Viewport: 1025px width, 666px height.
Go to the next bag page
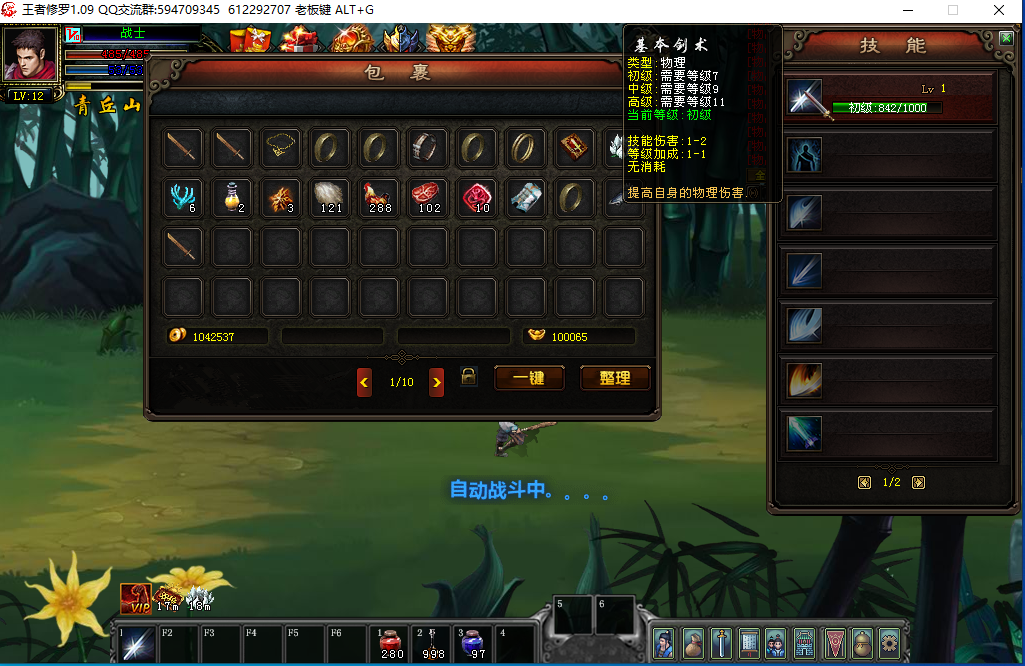pos(437,382)
